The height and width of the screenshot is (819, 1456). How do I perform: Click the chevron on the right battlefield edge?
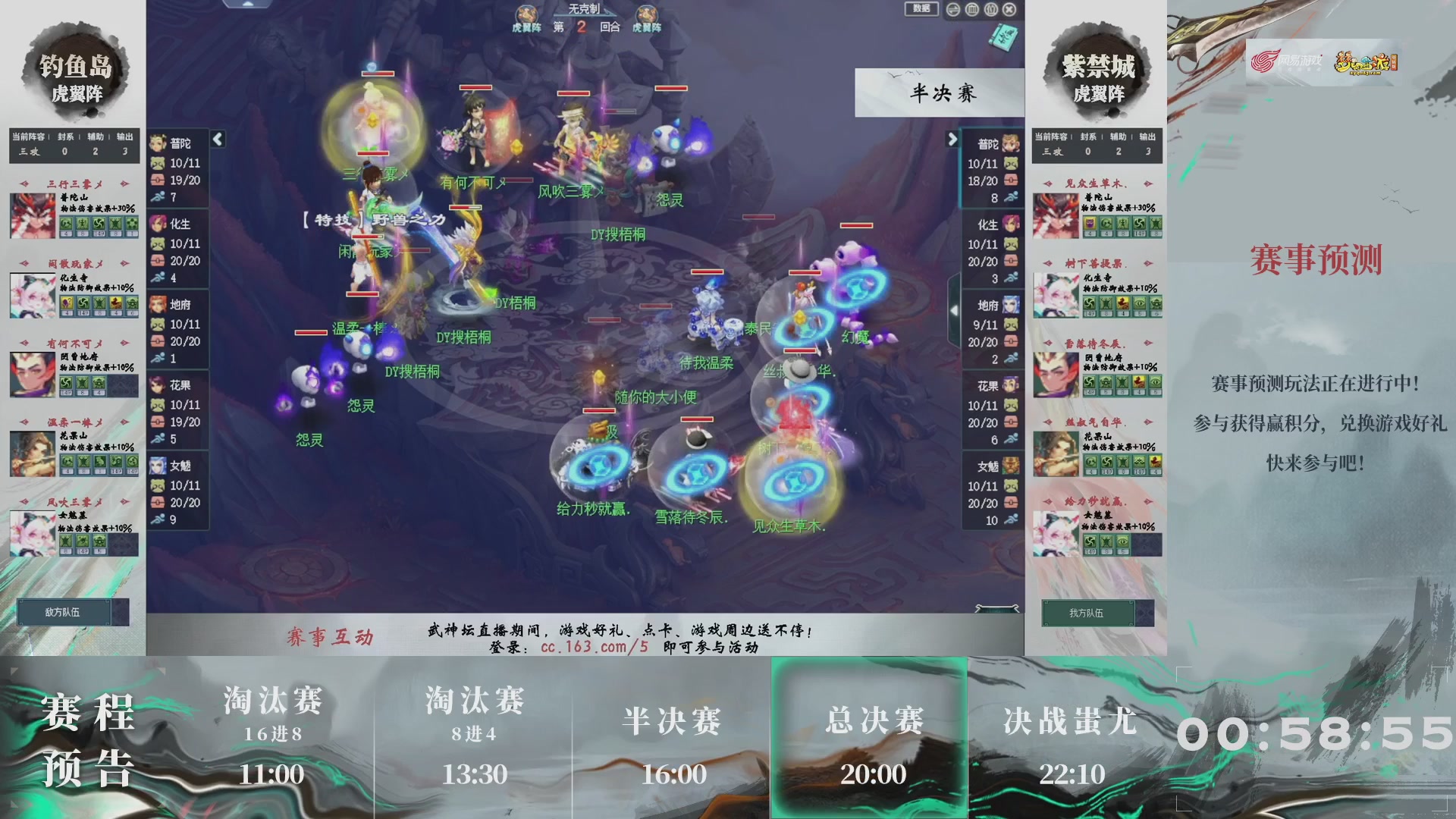(954, 309)
